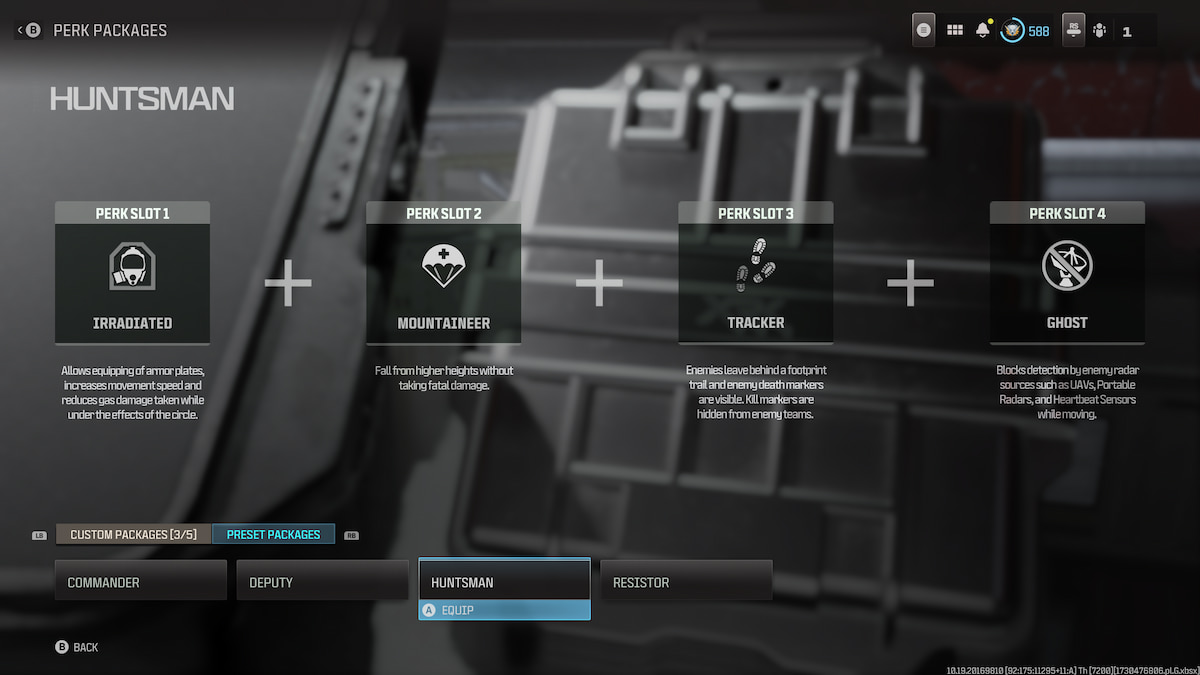Select the Commander preset package

(x=140, y=581)
